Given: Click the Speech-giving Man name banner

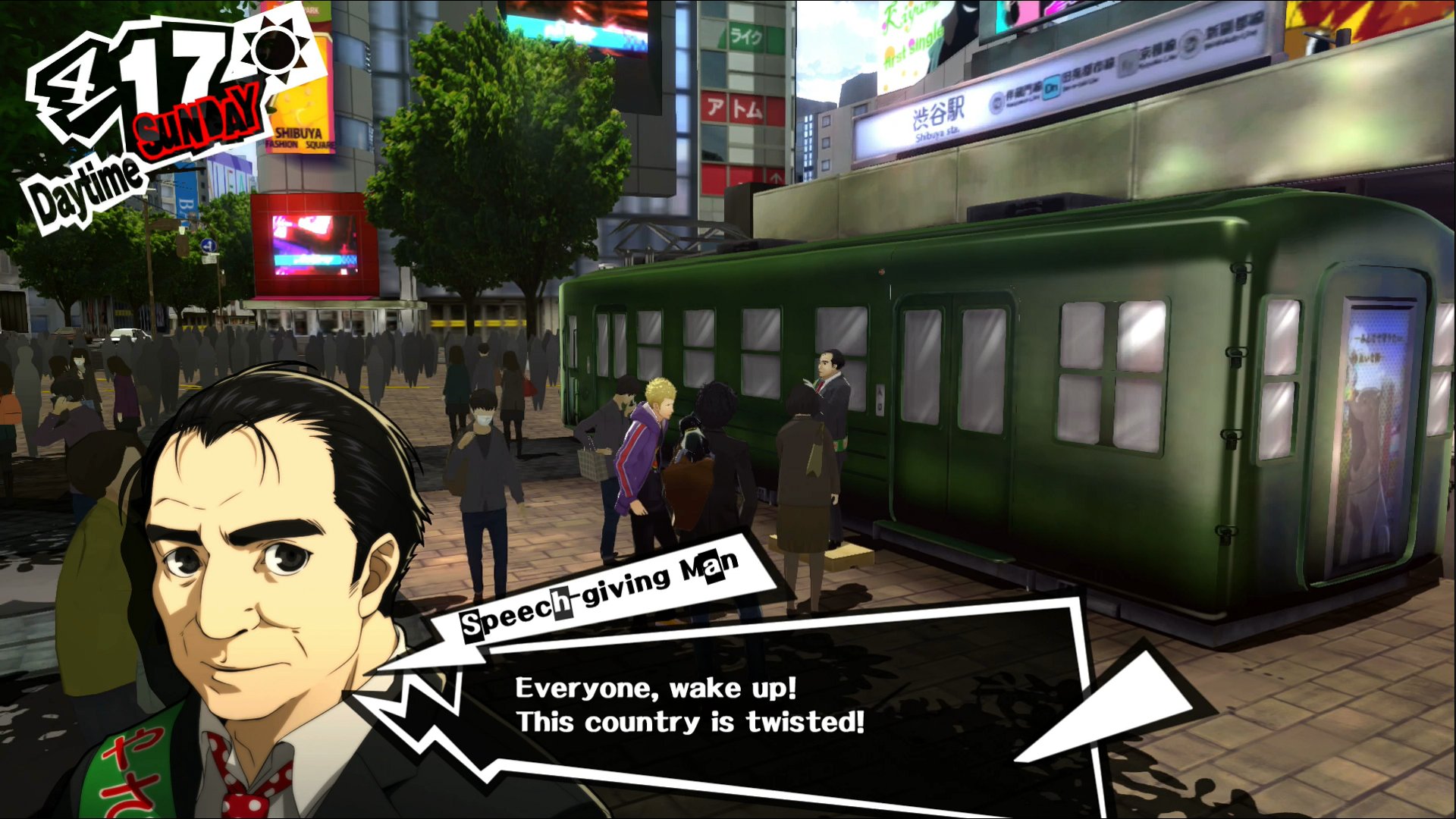Looking at the screenshot, I should click(x=599, y=599).
